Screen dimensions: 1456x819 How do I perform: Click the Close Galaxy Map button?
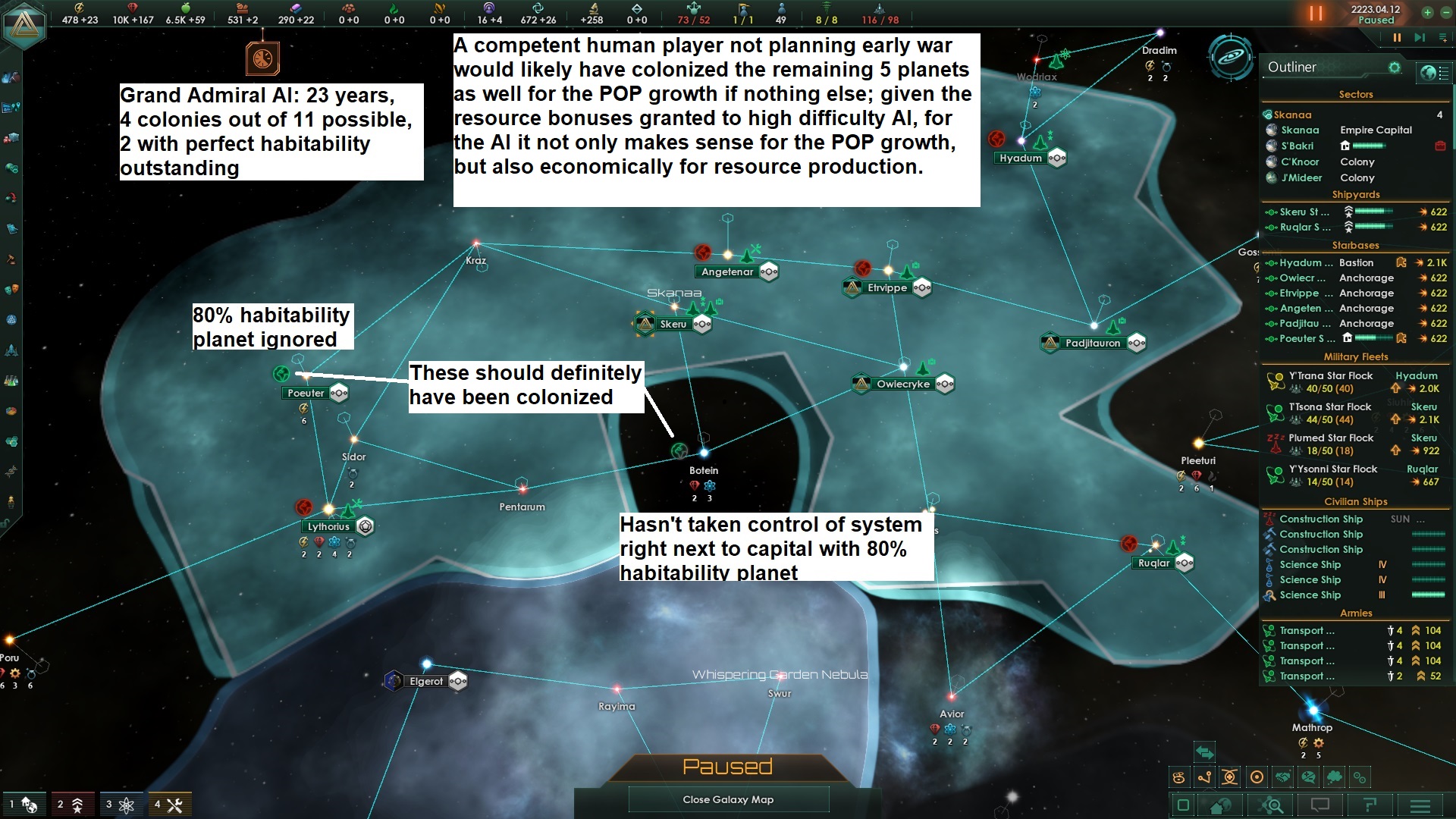[728, 799]
